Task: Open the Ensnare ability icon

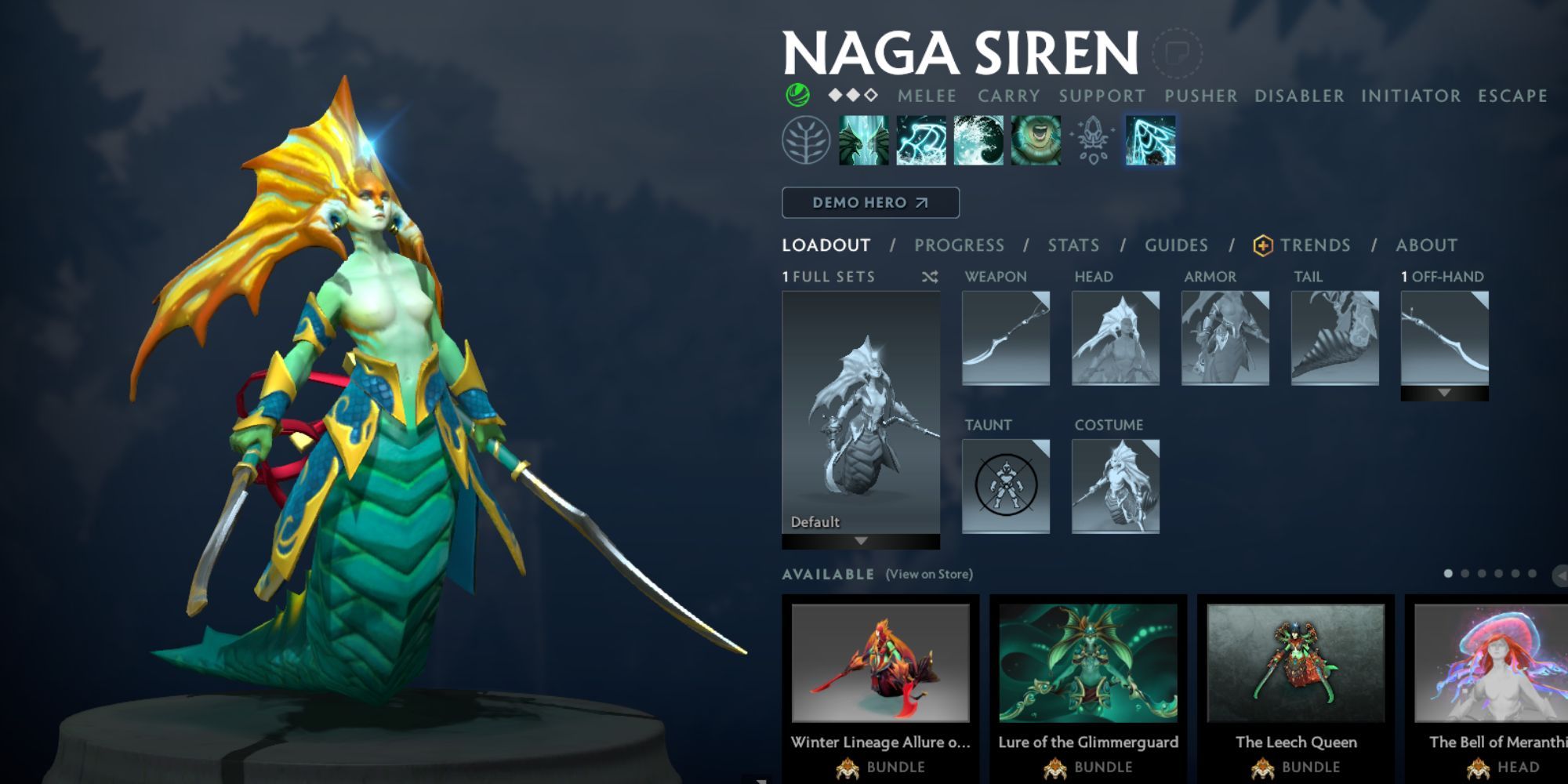Action: (x=922, y=138)
